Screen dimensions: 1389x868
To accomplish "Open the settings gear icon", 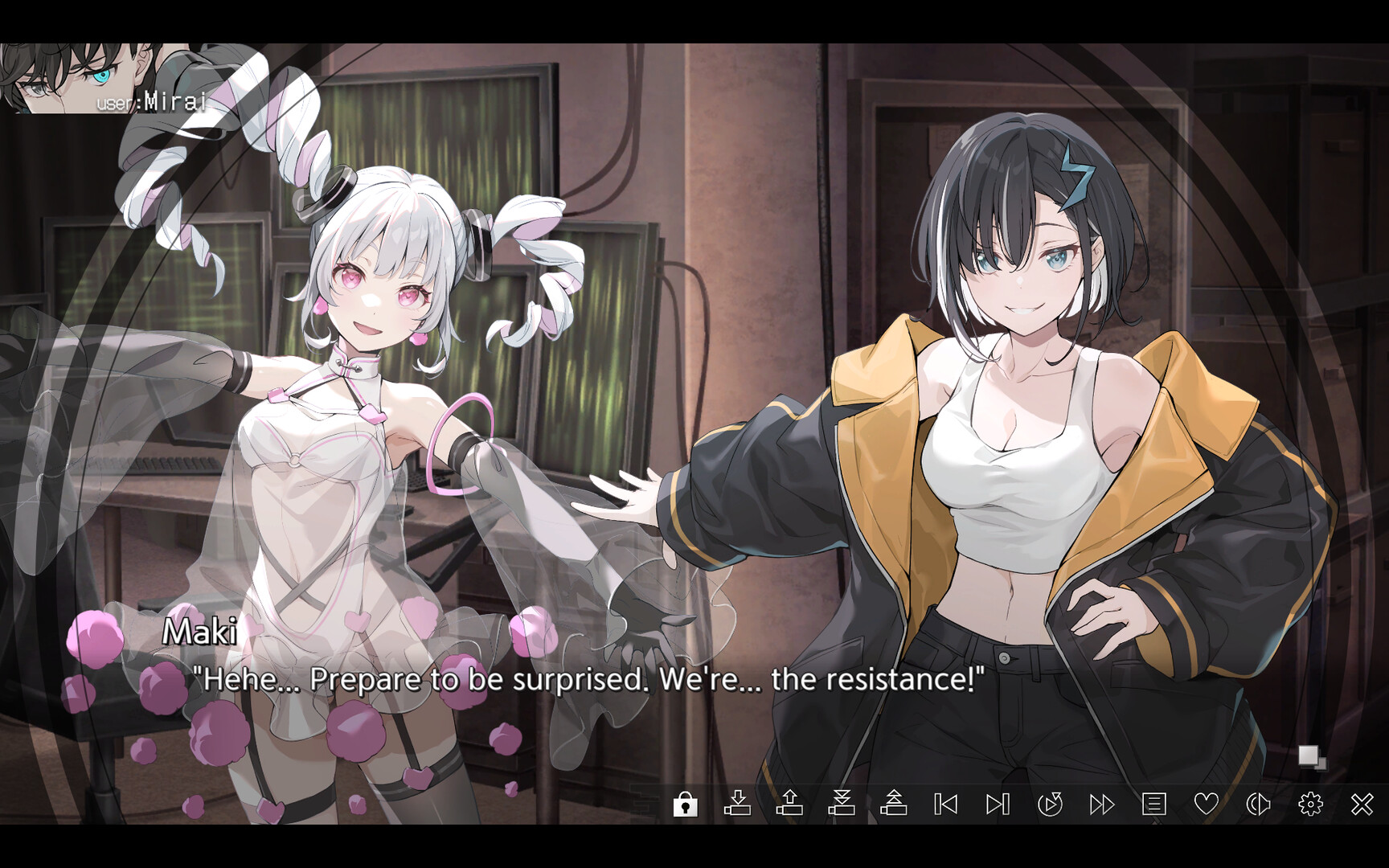I will pos(1310,802).
